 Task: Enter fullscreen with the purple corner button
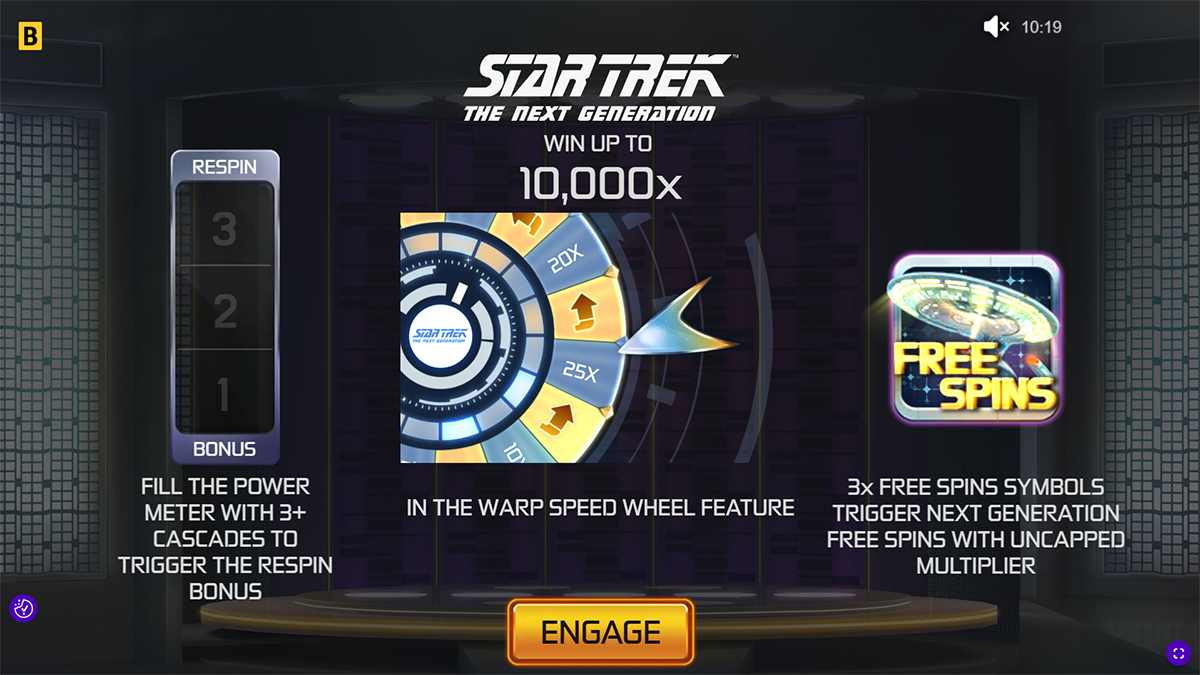(1177, 653)
